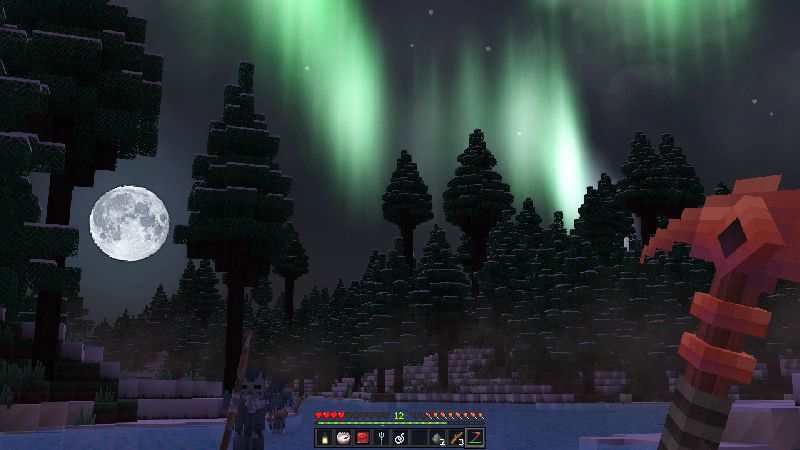Select the red block hotbar slot
The image size is (800, 450).
[x=361, y=438]
